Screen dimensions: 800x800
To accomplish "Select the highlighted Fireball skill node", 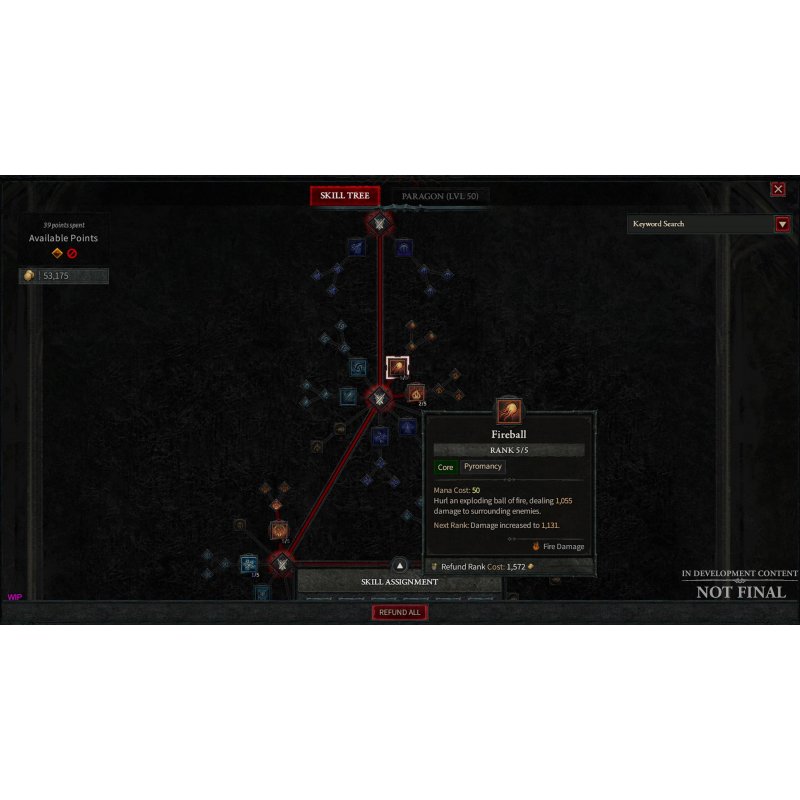I will click(397, 368).
